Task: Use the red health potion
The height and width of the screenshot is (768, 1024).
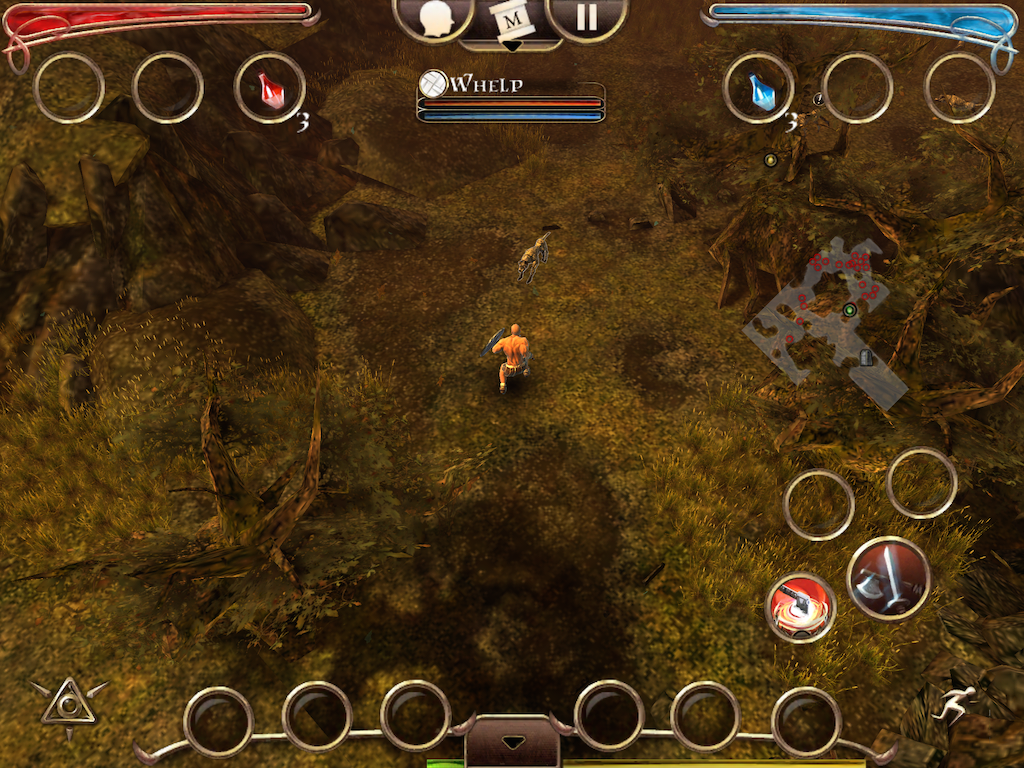Action: [270, 88]
